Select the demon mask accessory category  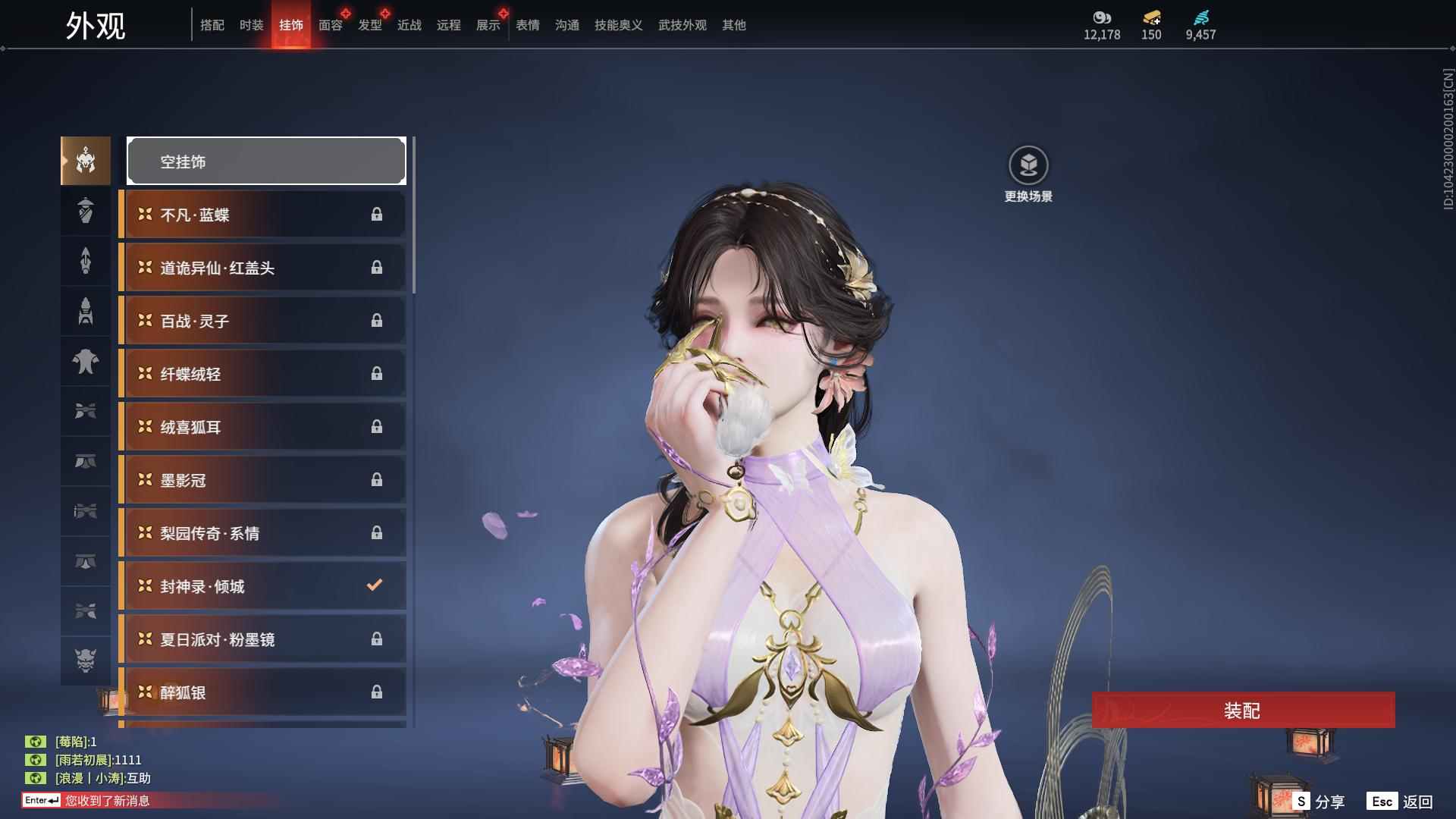coord(86,661)
